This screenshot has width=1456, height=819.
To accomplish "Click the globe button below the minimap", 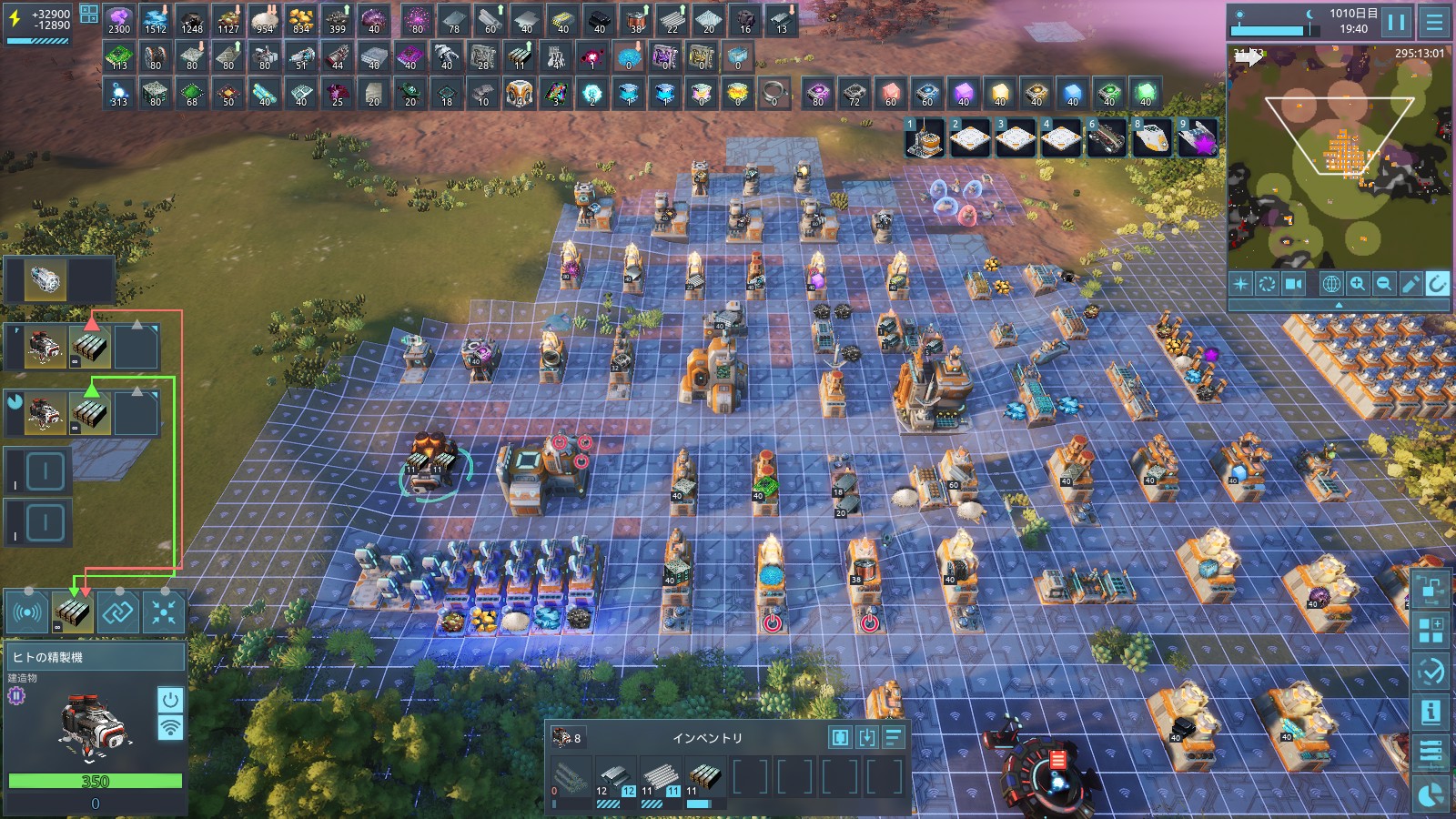I will tap(1330, 284).
